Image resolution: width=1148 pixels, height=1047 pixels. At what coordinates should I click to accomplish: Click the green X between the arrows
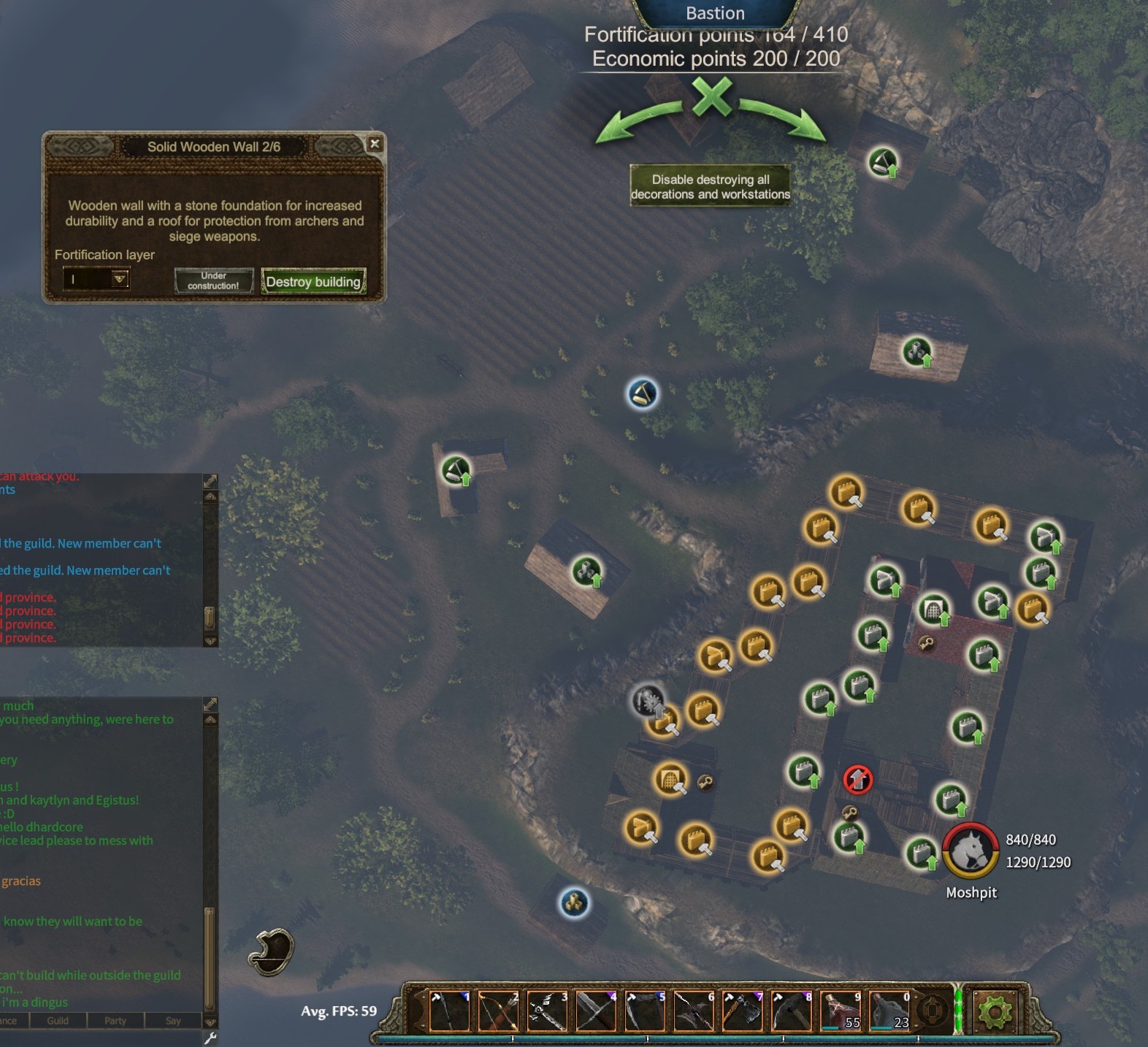pyautogui.click(x=712, y=98)
